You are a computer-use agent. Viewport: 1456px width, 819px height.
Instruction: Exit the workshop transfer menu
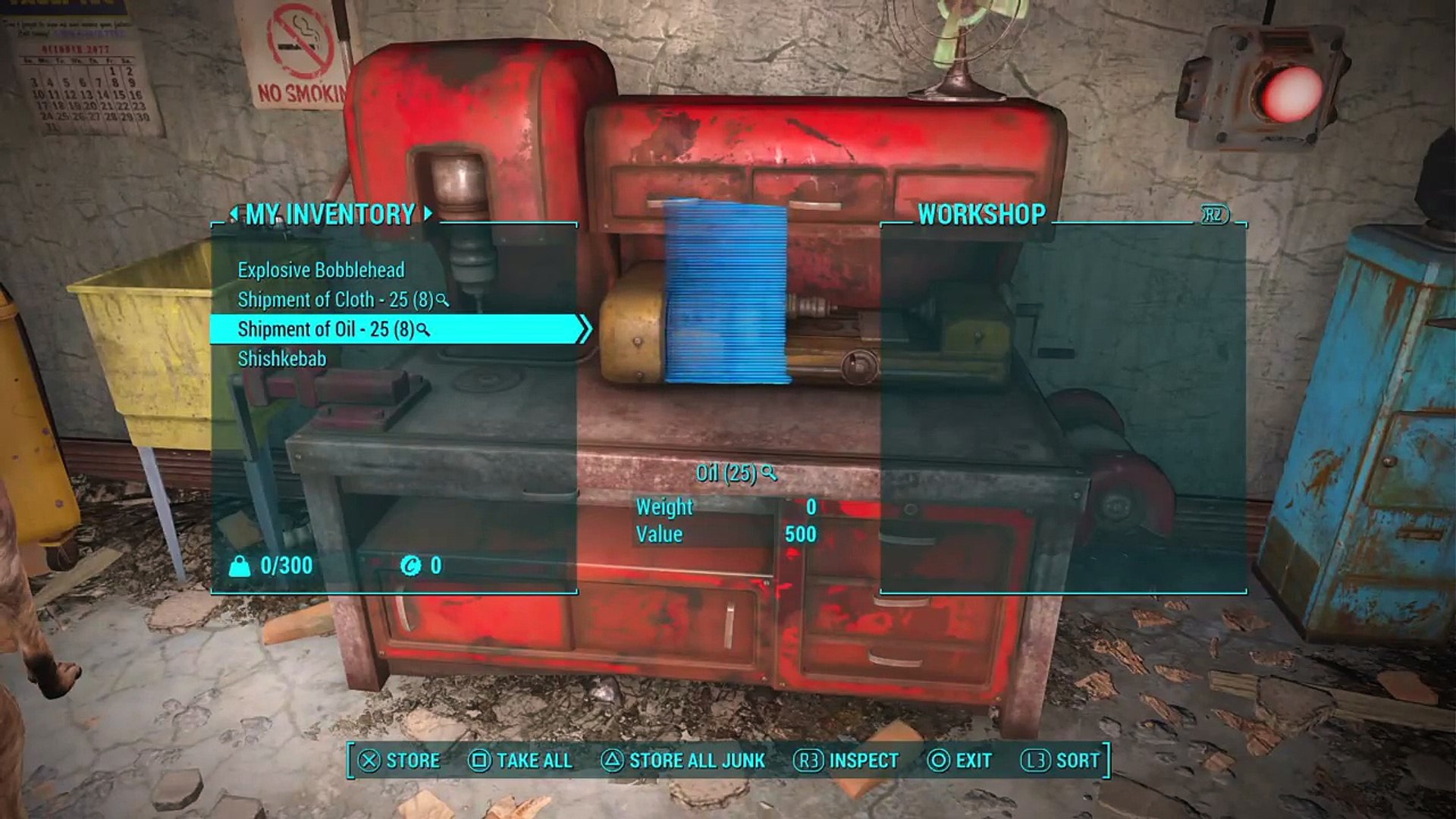(x=959, y=760)
